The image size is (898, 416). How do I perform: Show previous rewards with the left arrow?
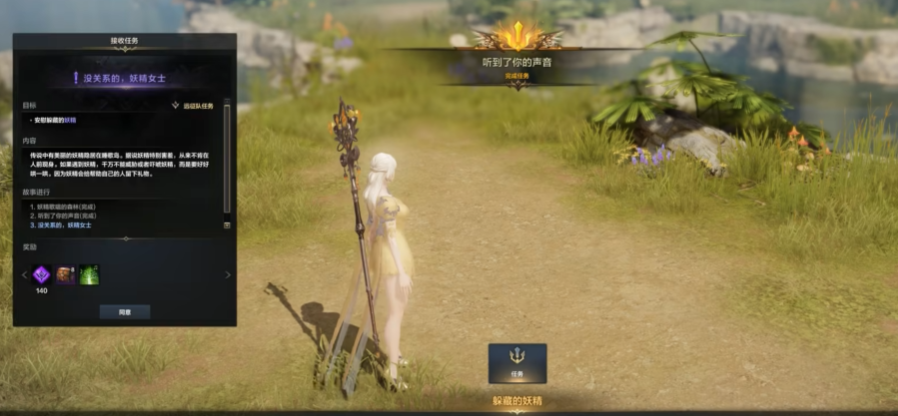point(24,275)
